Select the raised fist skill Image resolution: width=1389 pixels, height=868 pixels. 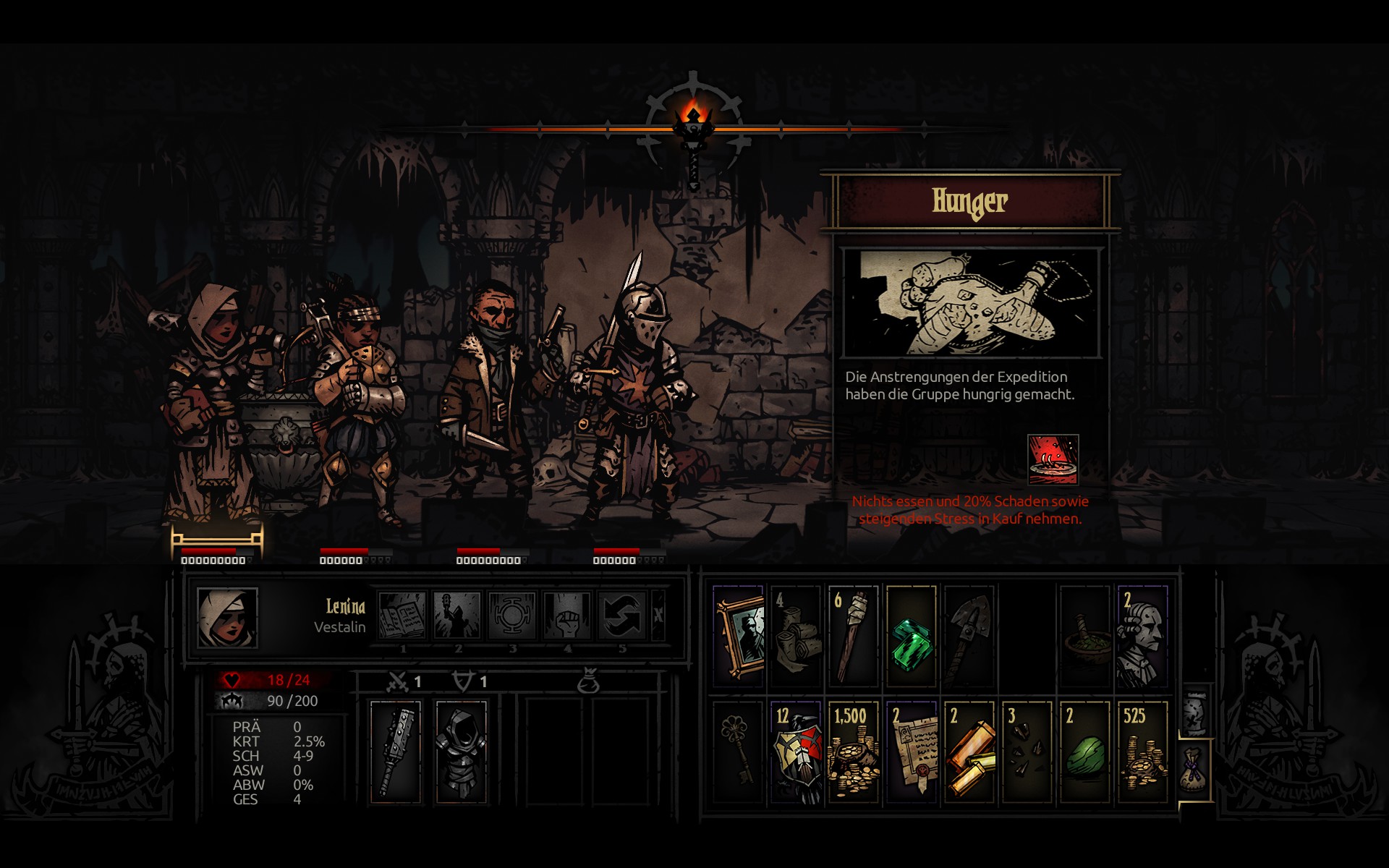(567, 616)
